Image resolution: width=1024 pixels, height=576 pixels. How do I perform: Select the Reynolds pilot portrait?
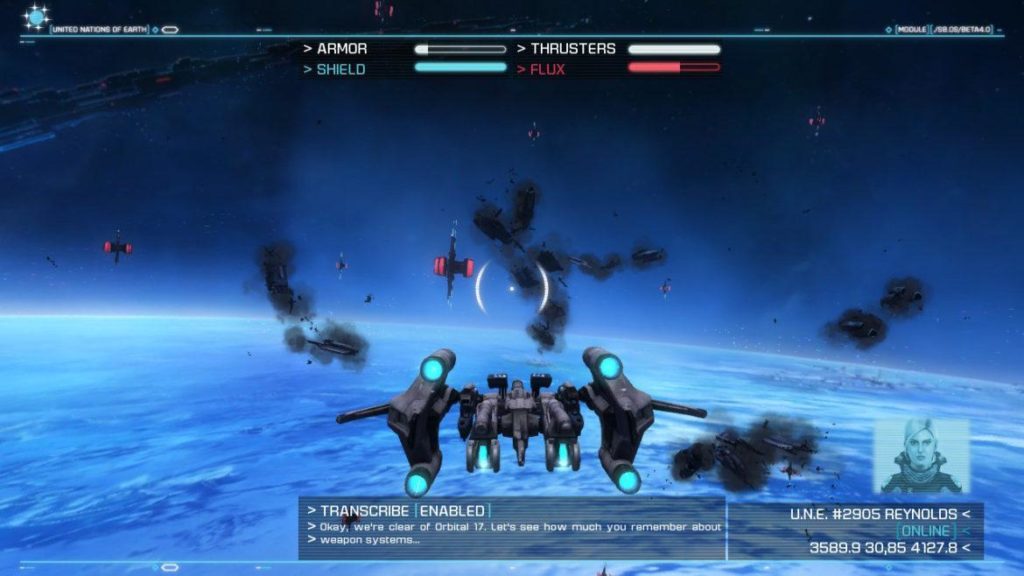click(921, 456)
